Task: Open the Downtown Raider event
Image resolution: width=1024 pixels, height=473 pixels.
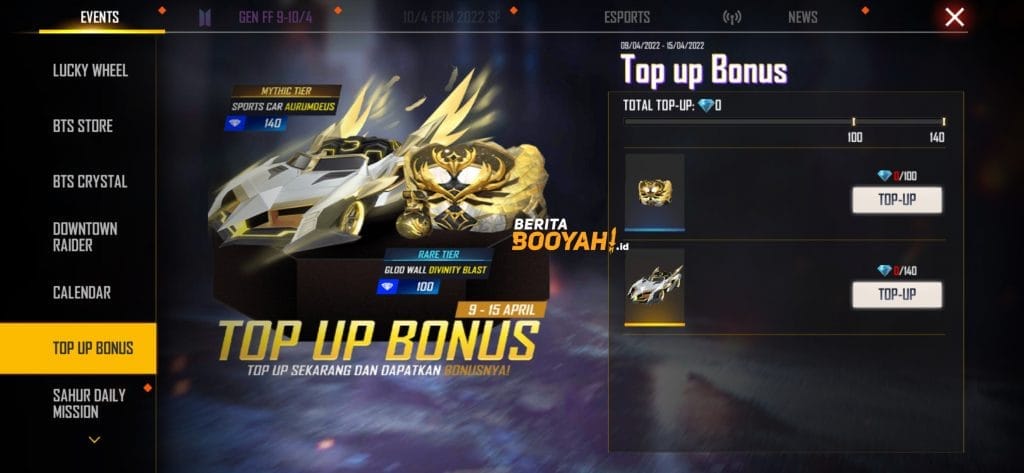Action: tap(85, 237)
